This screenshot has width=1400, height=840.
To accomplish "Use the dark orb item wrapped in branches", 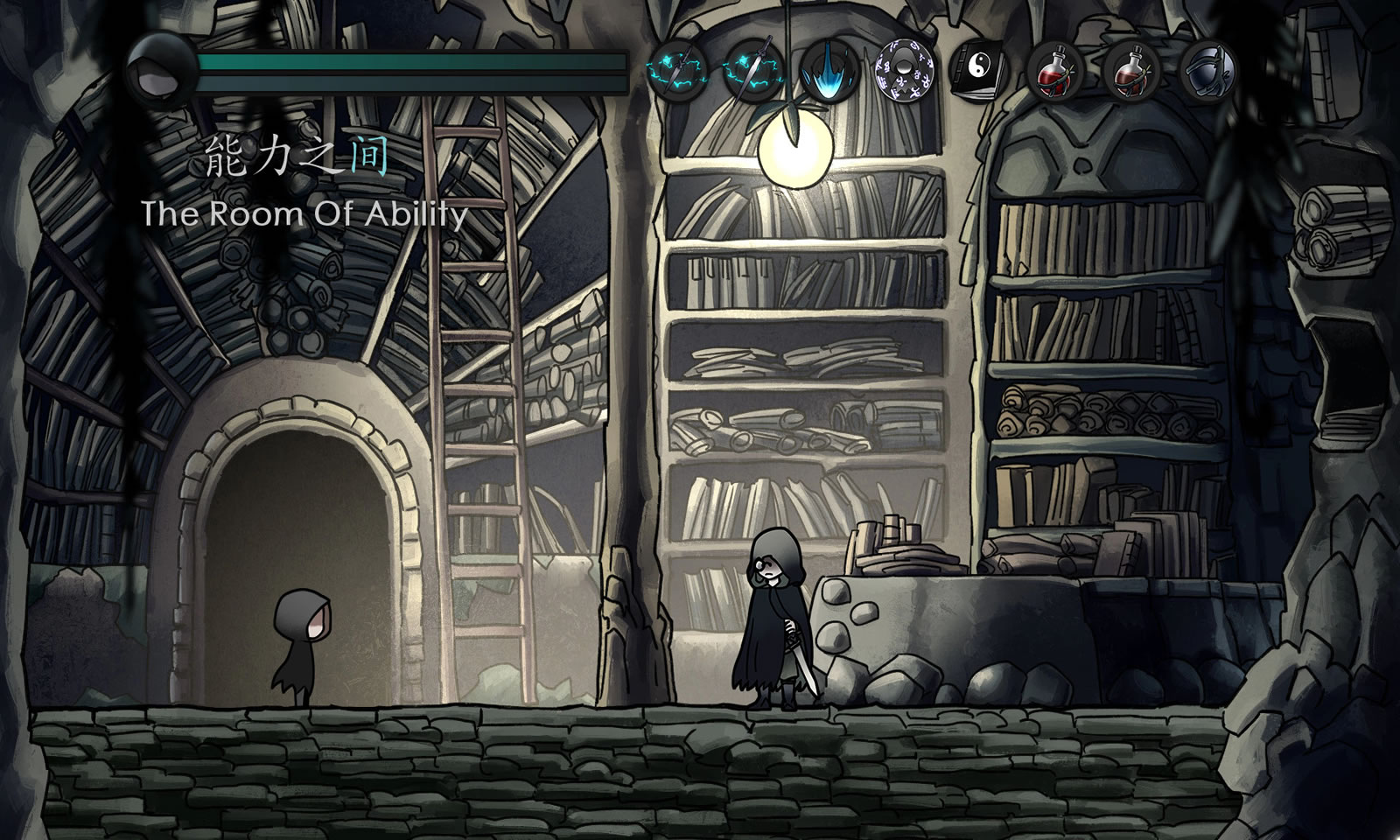I will coord(1208,69).
